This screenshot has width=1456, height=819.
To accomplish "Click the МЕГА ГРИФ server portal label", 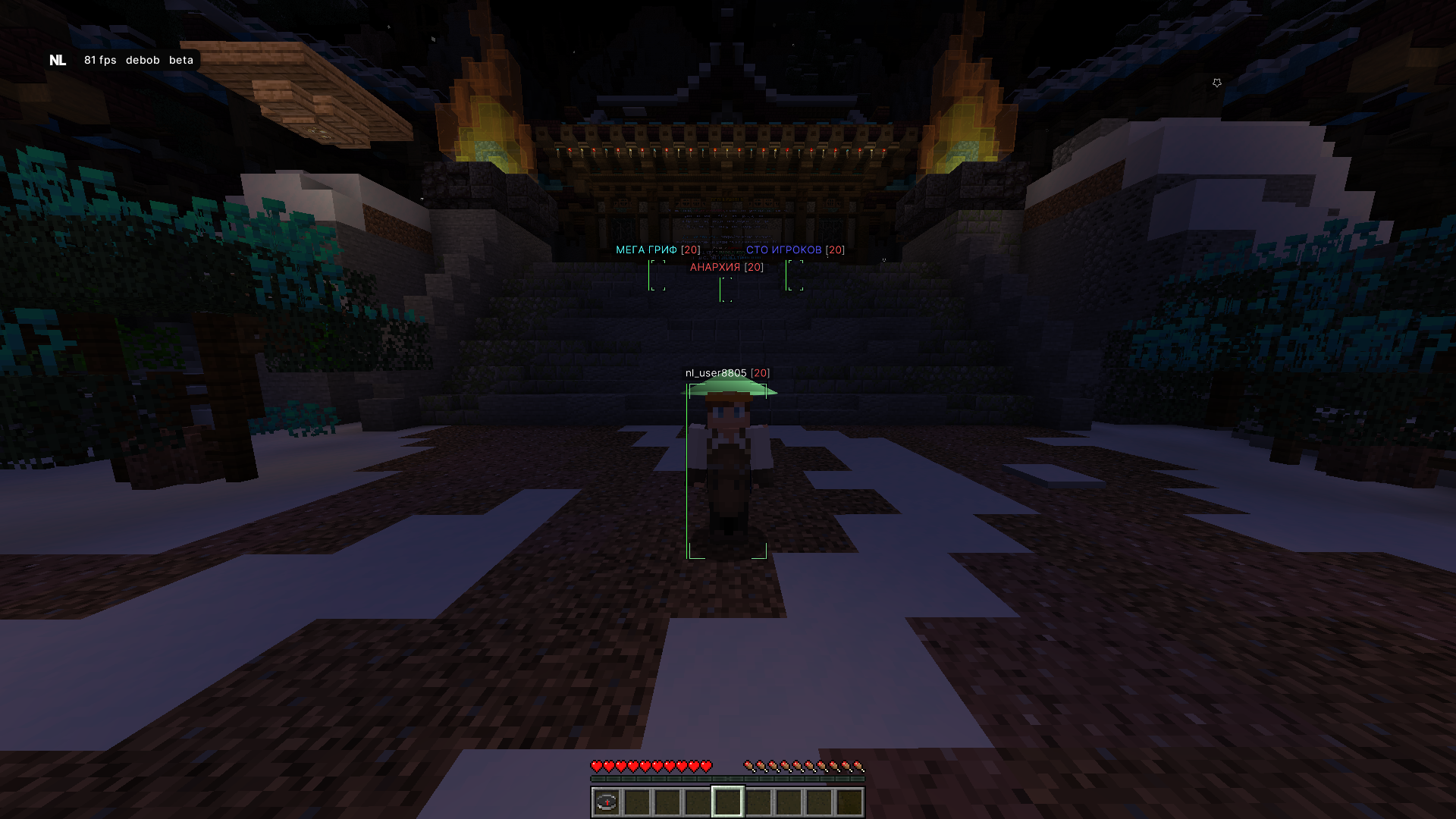I will point(646,249).
